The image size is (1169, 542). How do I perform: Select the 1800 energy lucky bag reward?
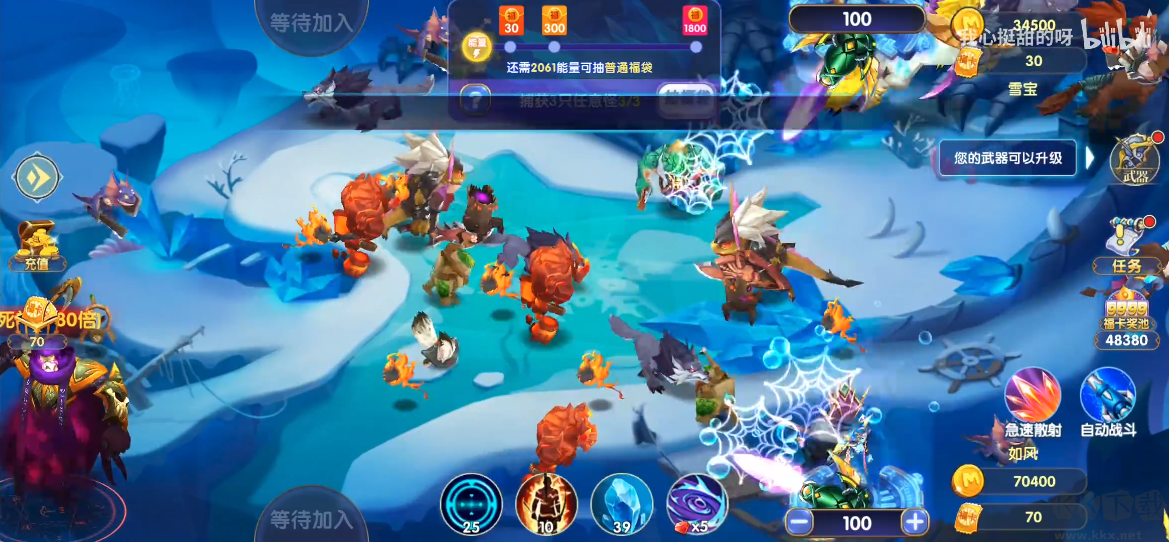tap(695, 21)
